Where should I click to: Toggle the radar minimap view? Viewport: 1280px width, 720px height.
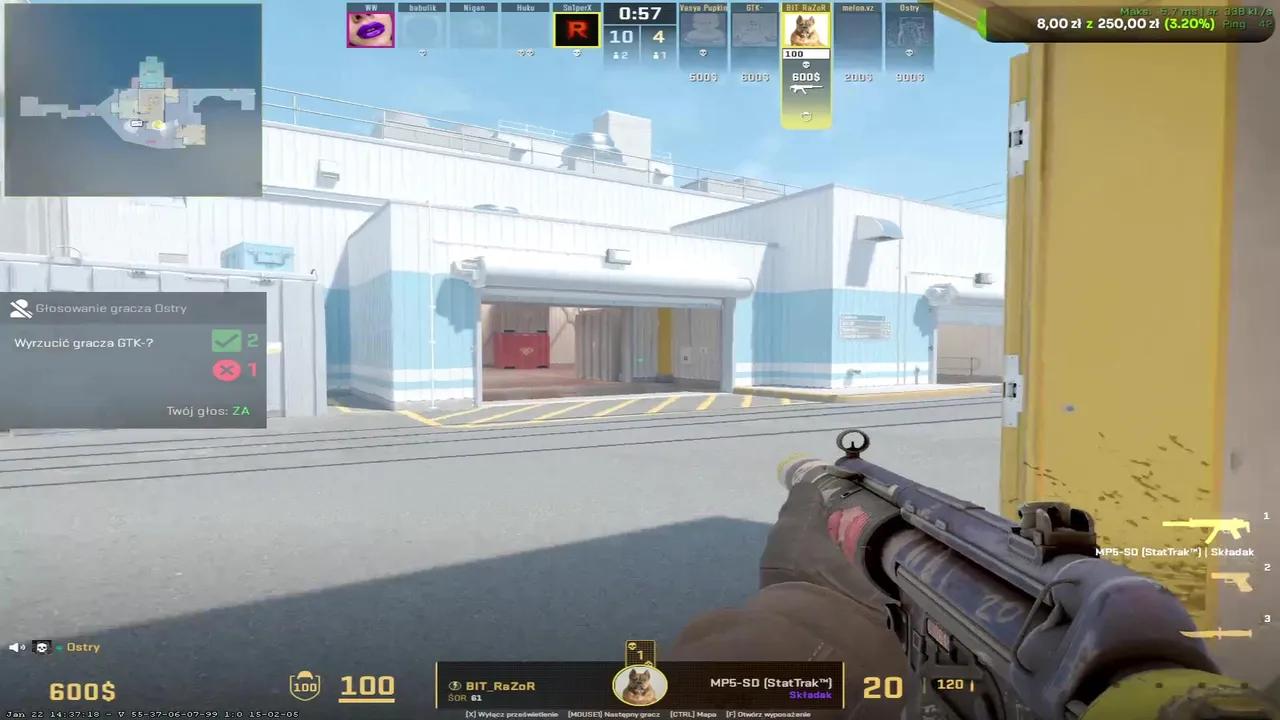130,100
